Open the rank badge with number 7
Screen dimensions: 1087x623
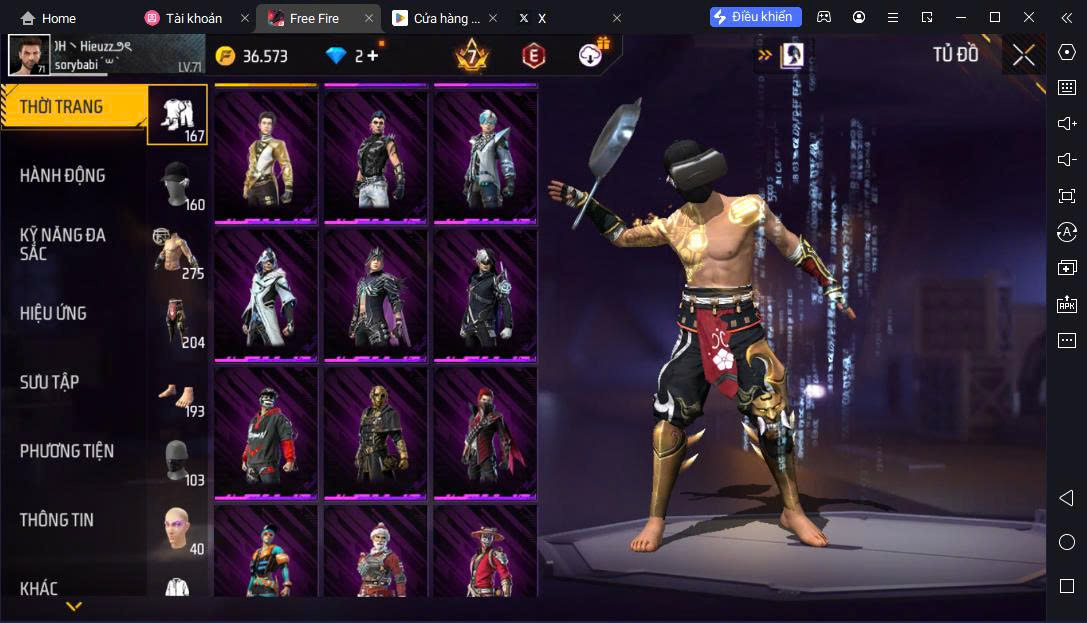471,55
